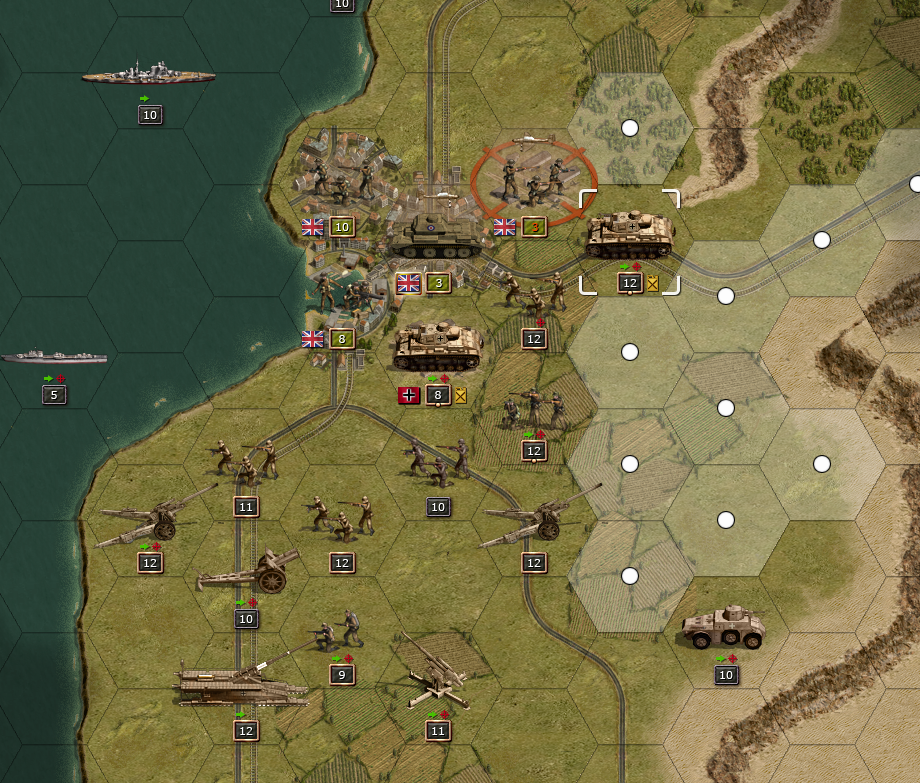
Task: Target British infantry with strength 8 at the port
Action: click(340, 294)
